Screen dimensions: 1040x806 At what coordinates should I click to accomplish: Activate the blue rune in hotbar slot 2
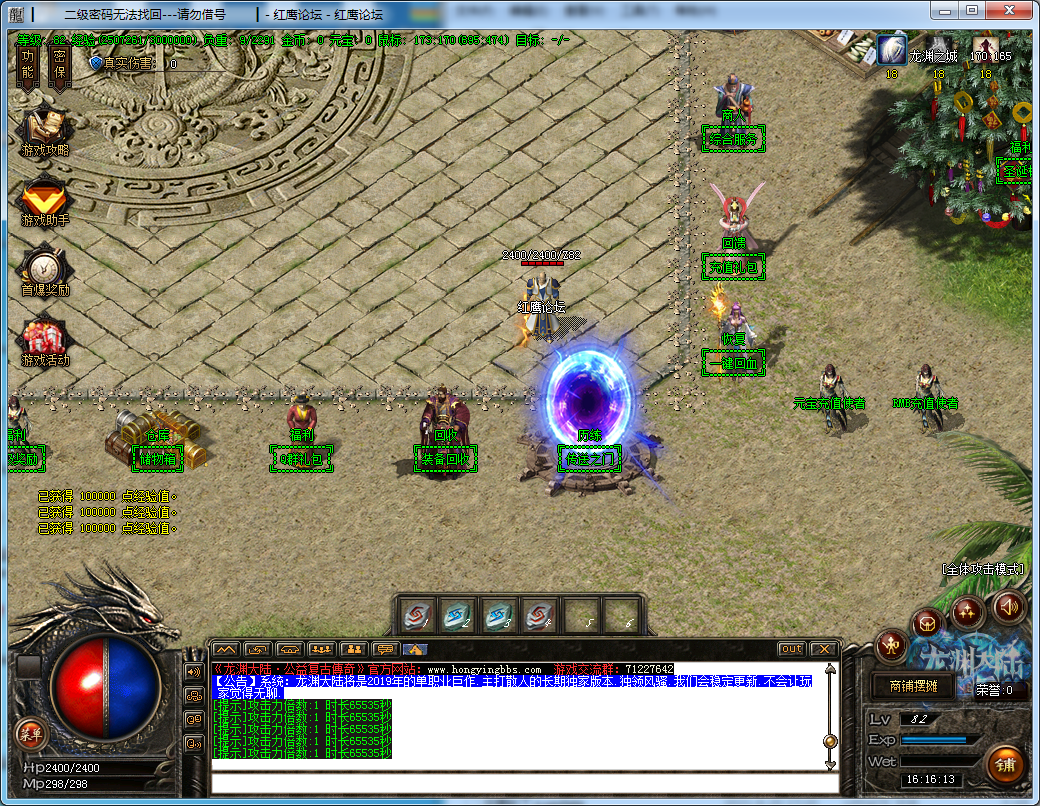pyautogui.click(x=459, y=616)
